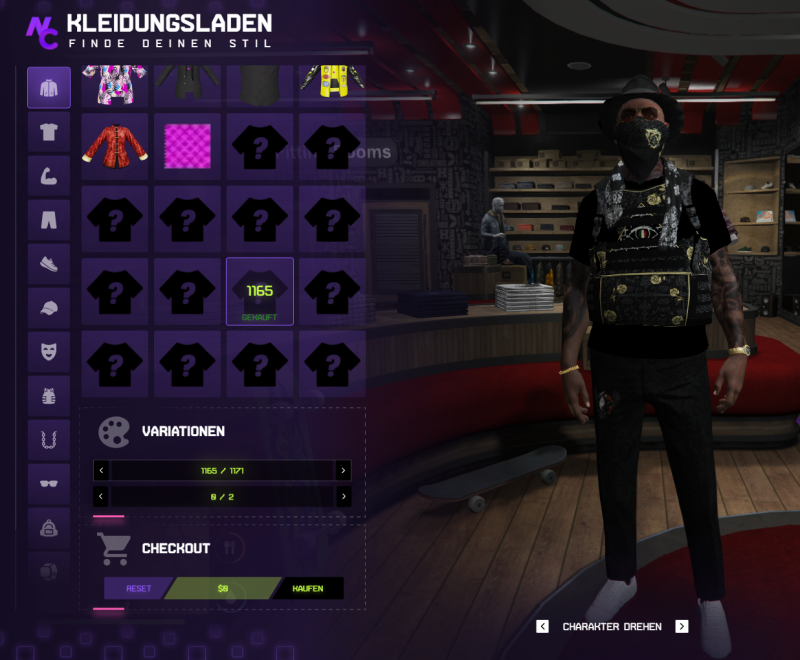Select the sunglasses category
Image resolution: width=800 pixels, height=660 pixels.
point(49,484)
